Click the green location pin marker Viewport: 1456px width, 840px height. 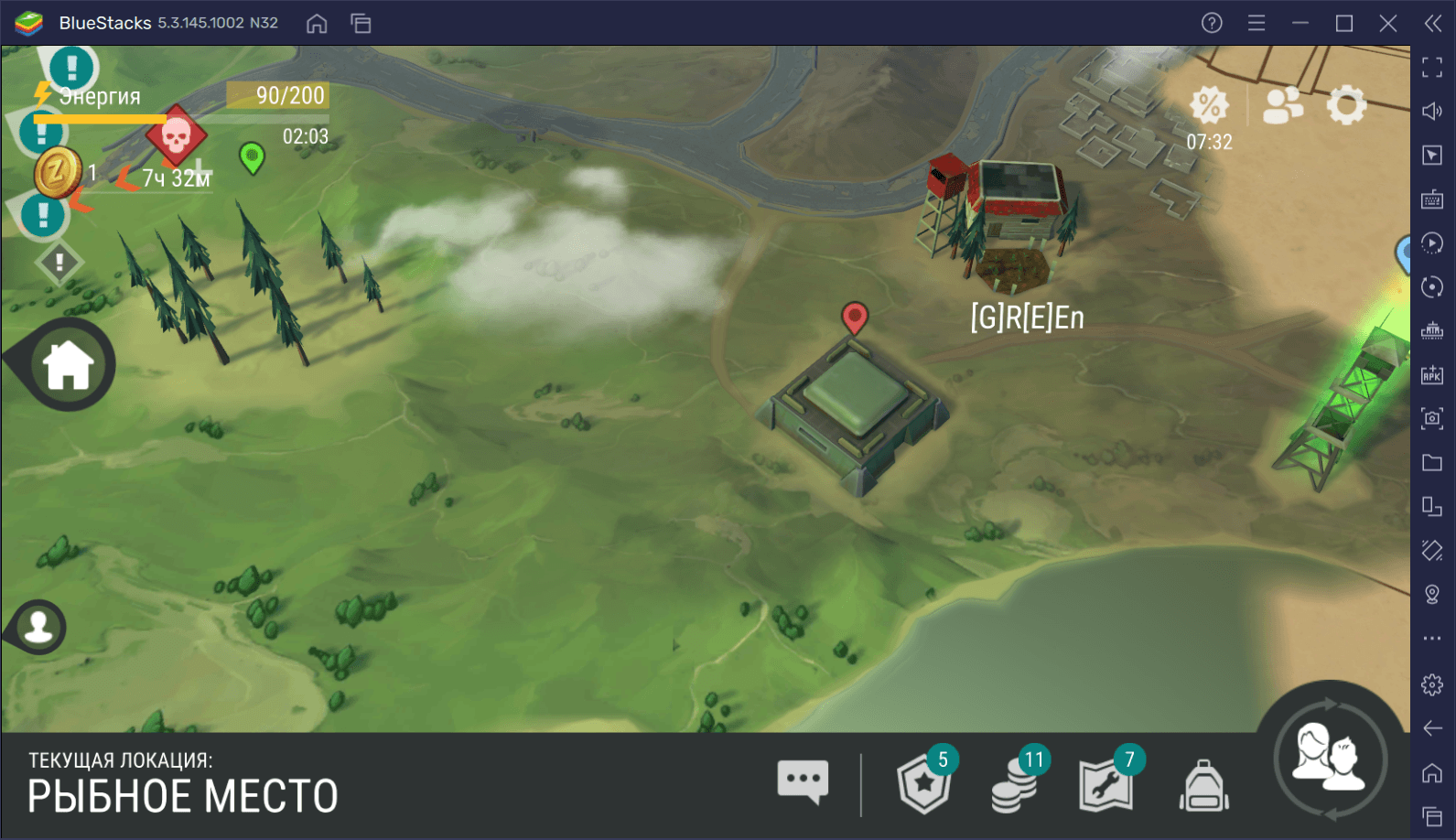click(x=252, y=157)
